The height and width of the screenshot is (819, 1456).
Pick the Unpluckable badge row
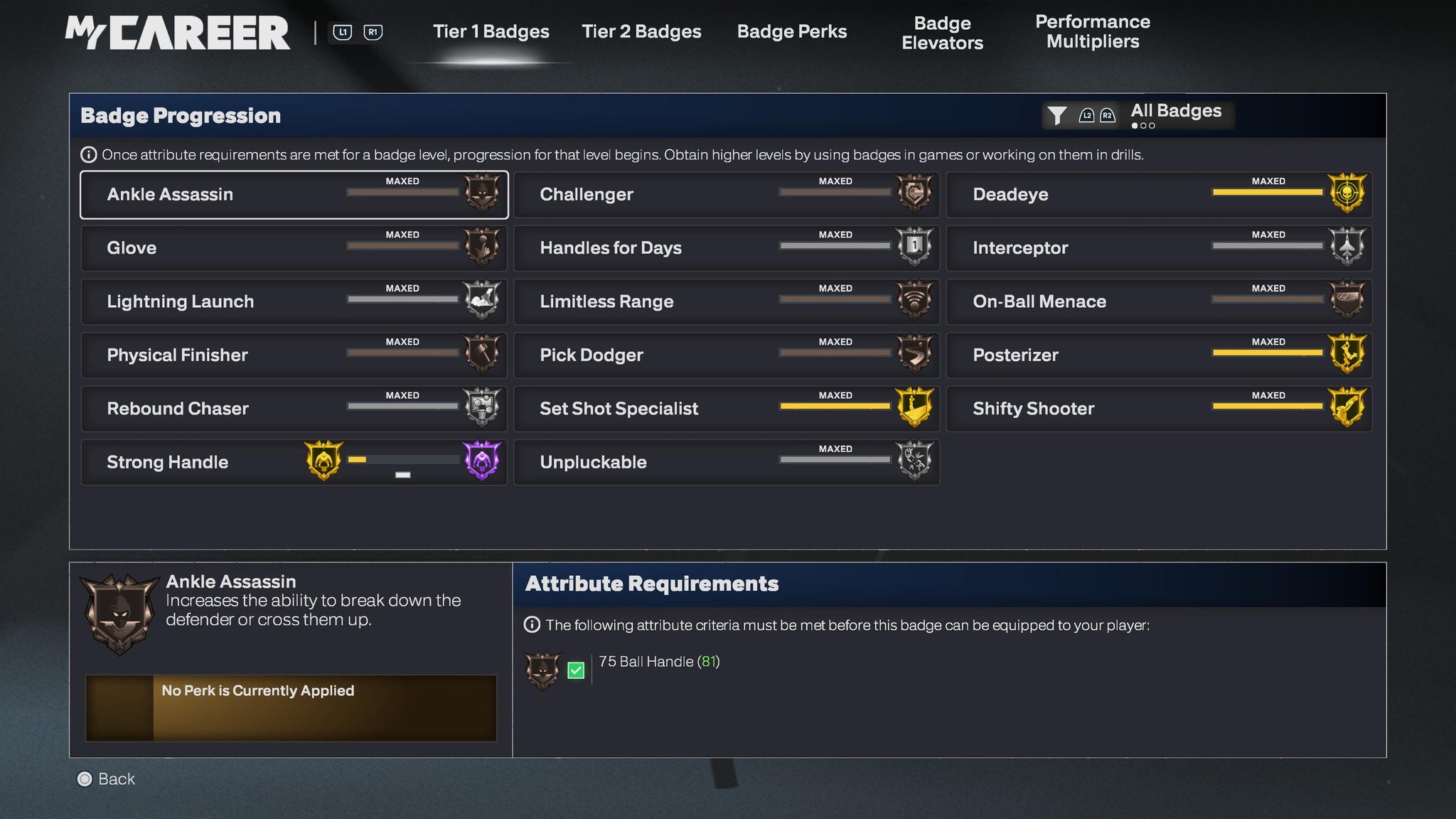[x=726, y=462]
